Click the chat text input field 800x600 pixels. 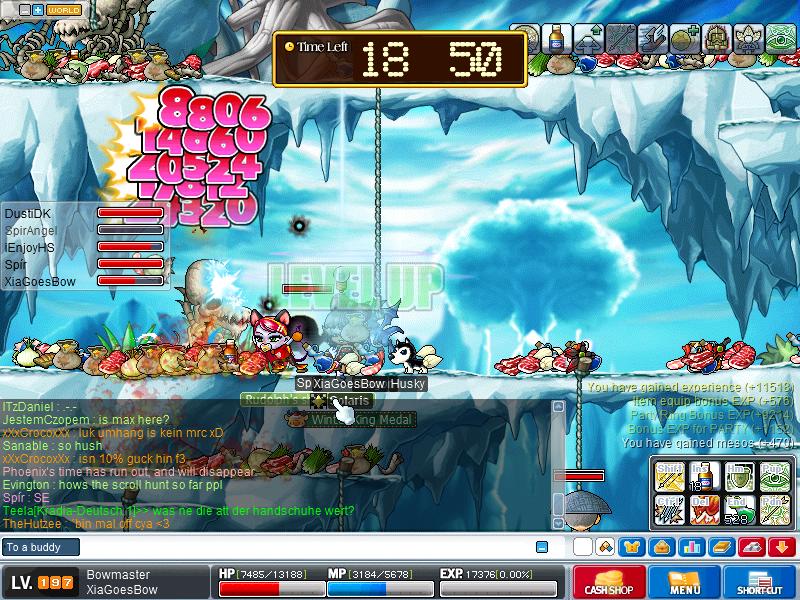pos(300,547)
